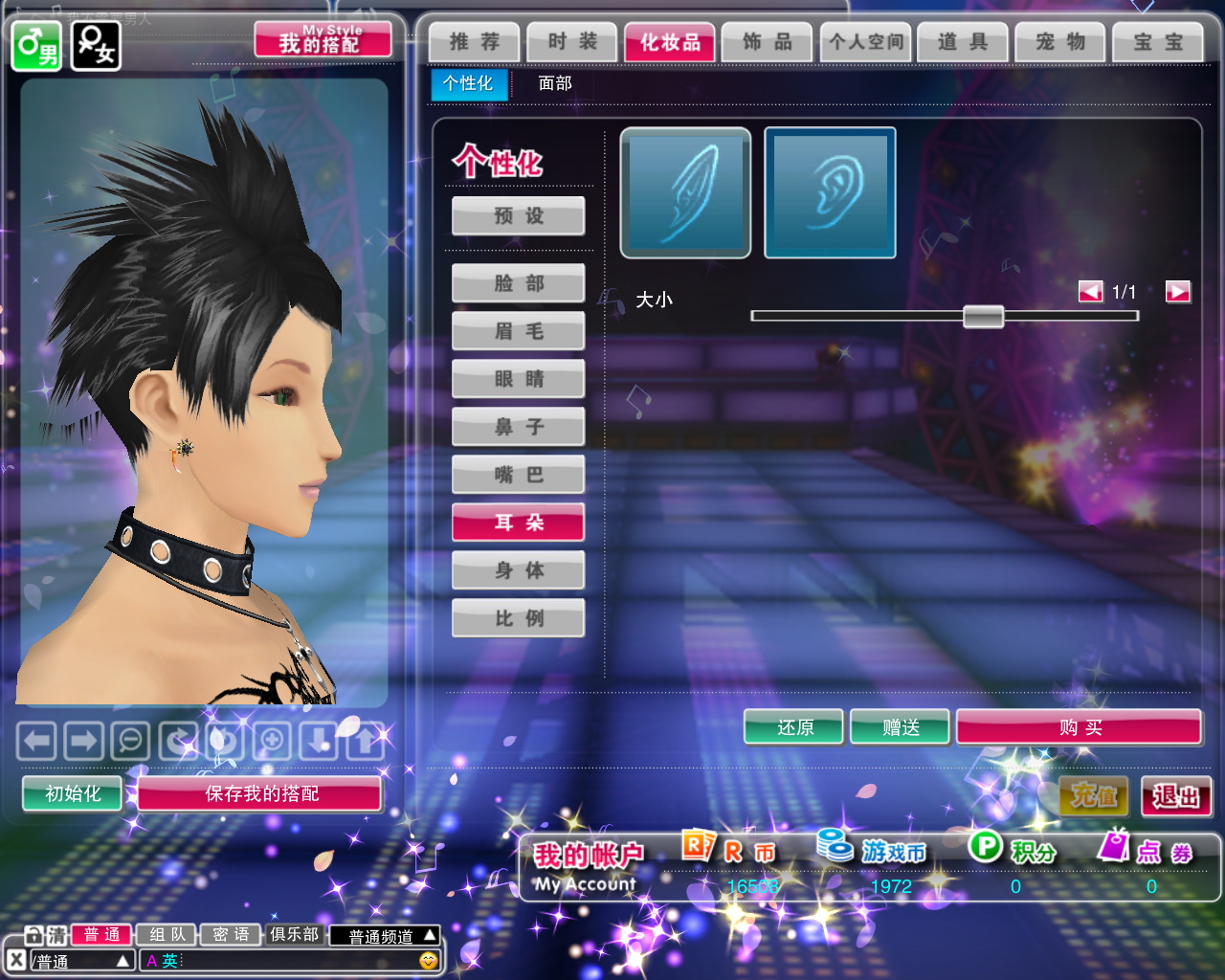Viewport: 1225px width, 980px height.
Task: Choose the 预设 preset button
Action: click(x=519, y=216)
